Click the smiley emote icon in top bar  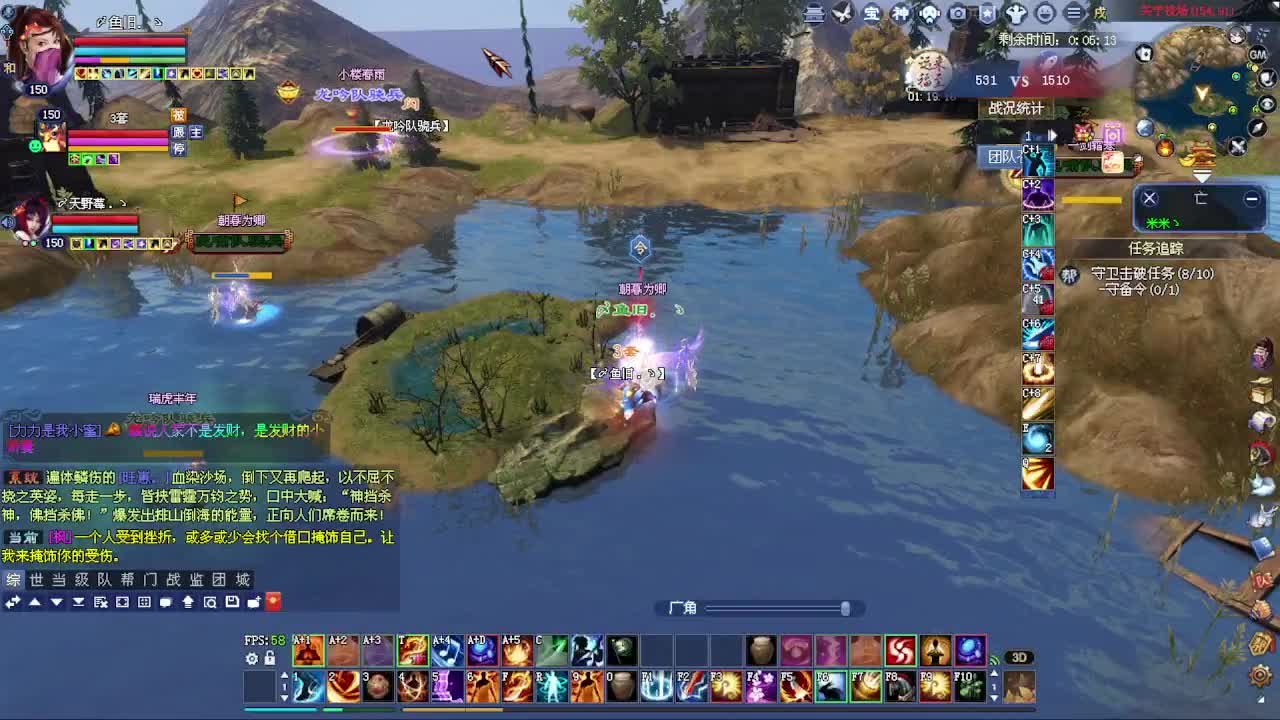click(x=1045, y=11)
